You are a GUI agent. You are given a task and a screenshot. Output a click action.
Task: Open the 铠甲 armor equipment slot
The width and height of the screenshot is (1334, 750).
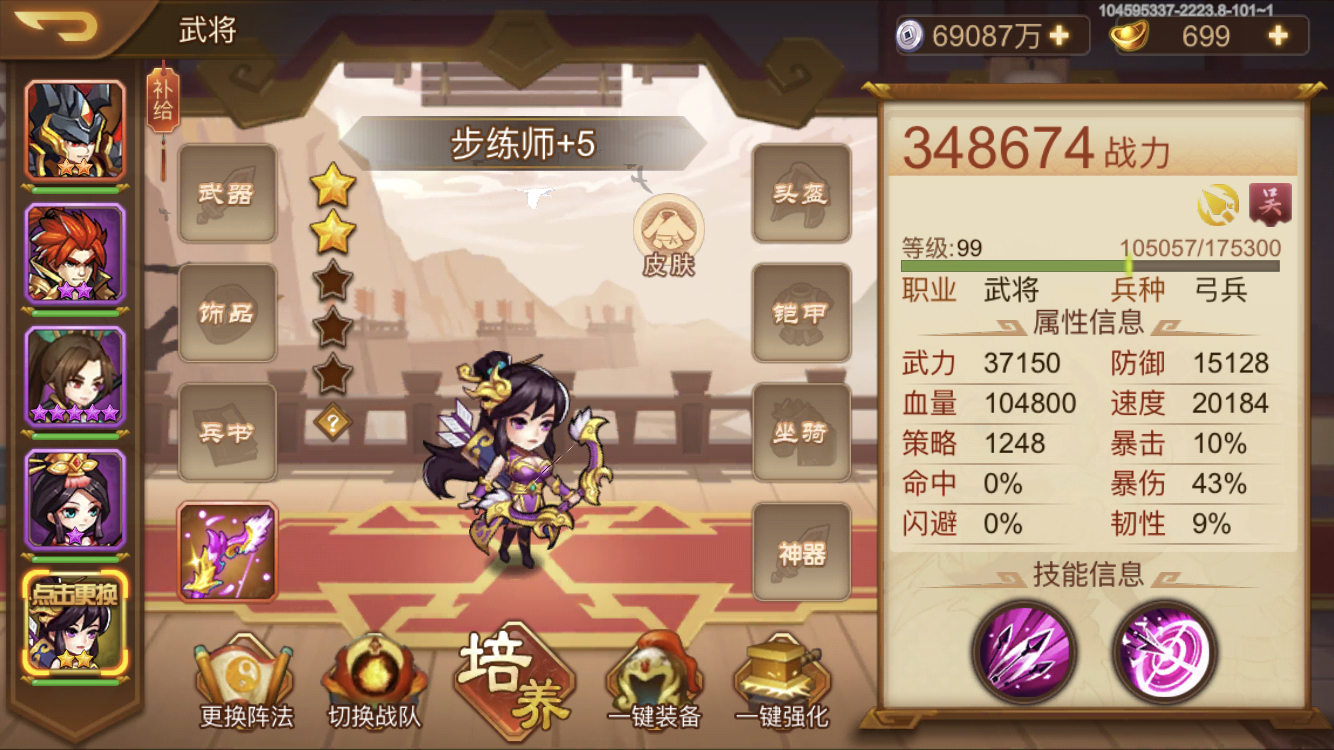tap(800, 313)
